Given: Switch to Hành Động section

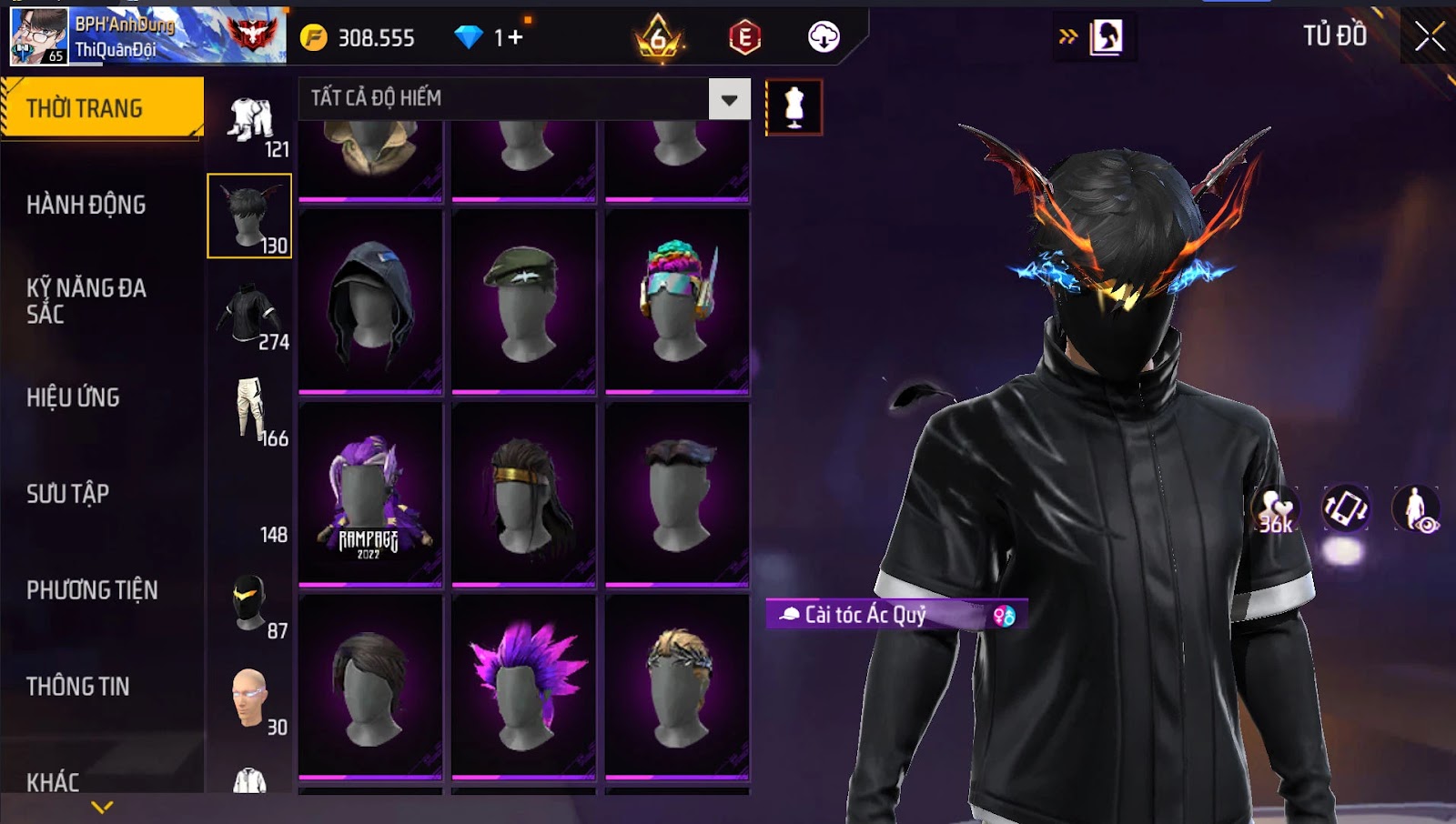Looking at the screenshot, I should click(86, 205).
